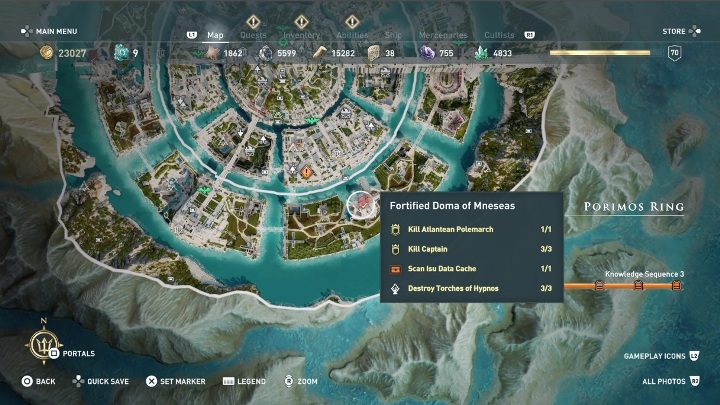Select the Map tab
Viewport: 720px width, 405px height.
(x=215, y=35)
